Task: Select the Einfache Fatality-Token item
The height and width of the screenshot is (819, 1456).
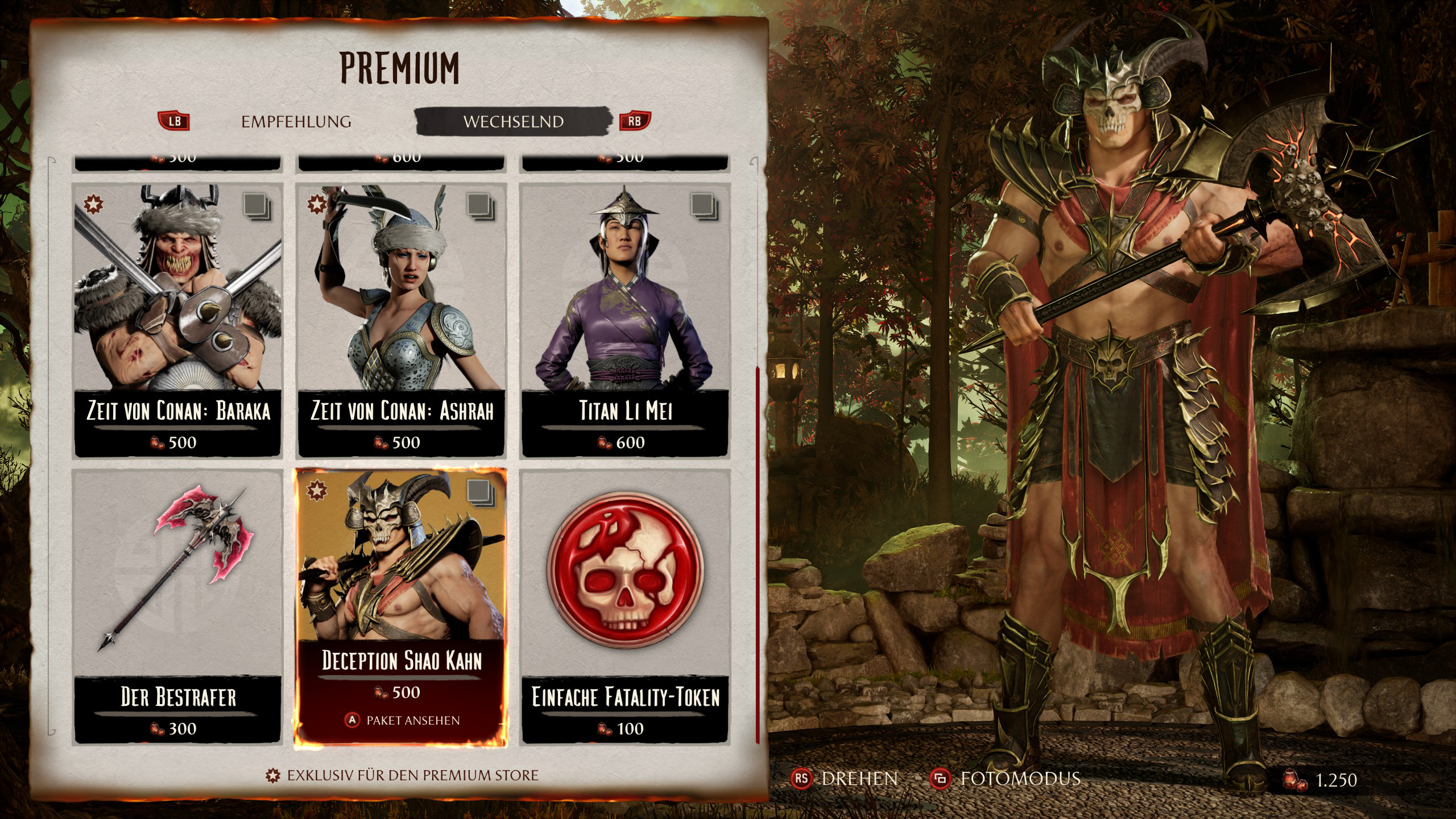Action: click(625, 606)
